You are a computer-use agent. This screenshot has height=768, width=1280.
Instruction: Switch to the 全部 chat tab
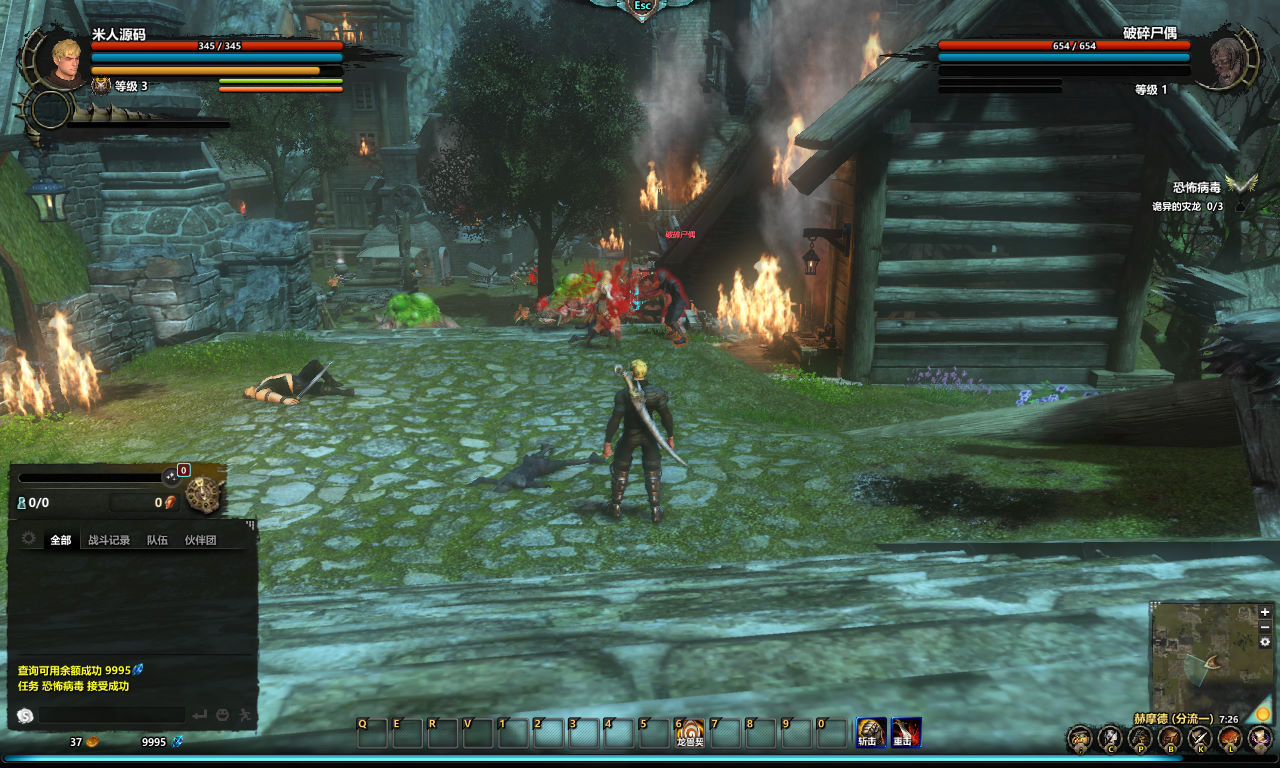(61, 540)
